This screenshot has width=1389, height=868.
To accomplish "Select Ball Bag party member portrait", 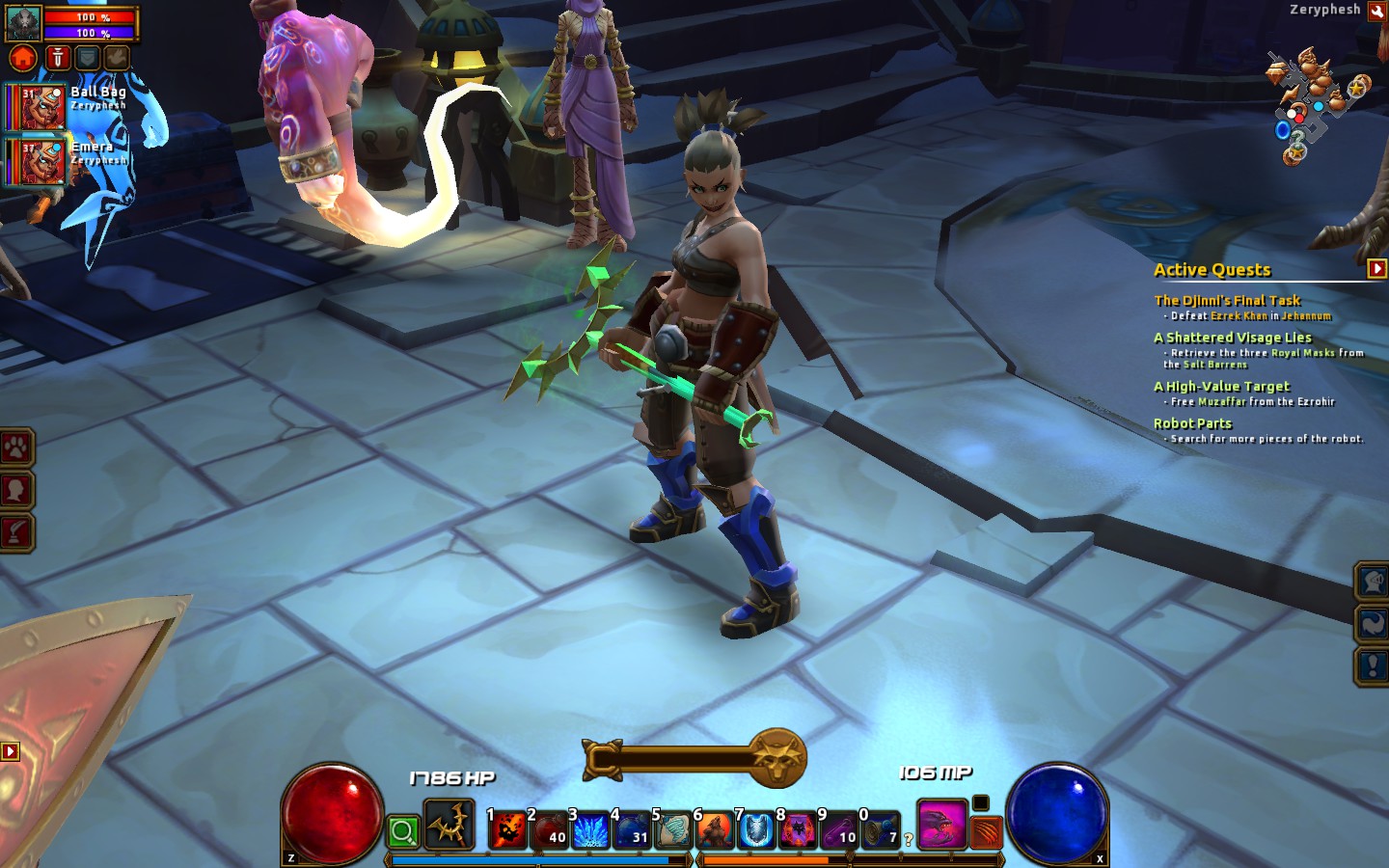I will [x=41, y=106].
